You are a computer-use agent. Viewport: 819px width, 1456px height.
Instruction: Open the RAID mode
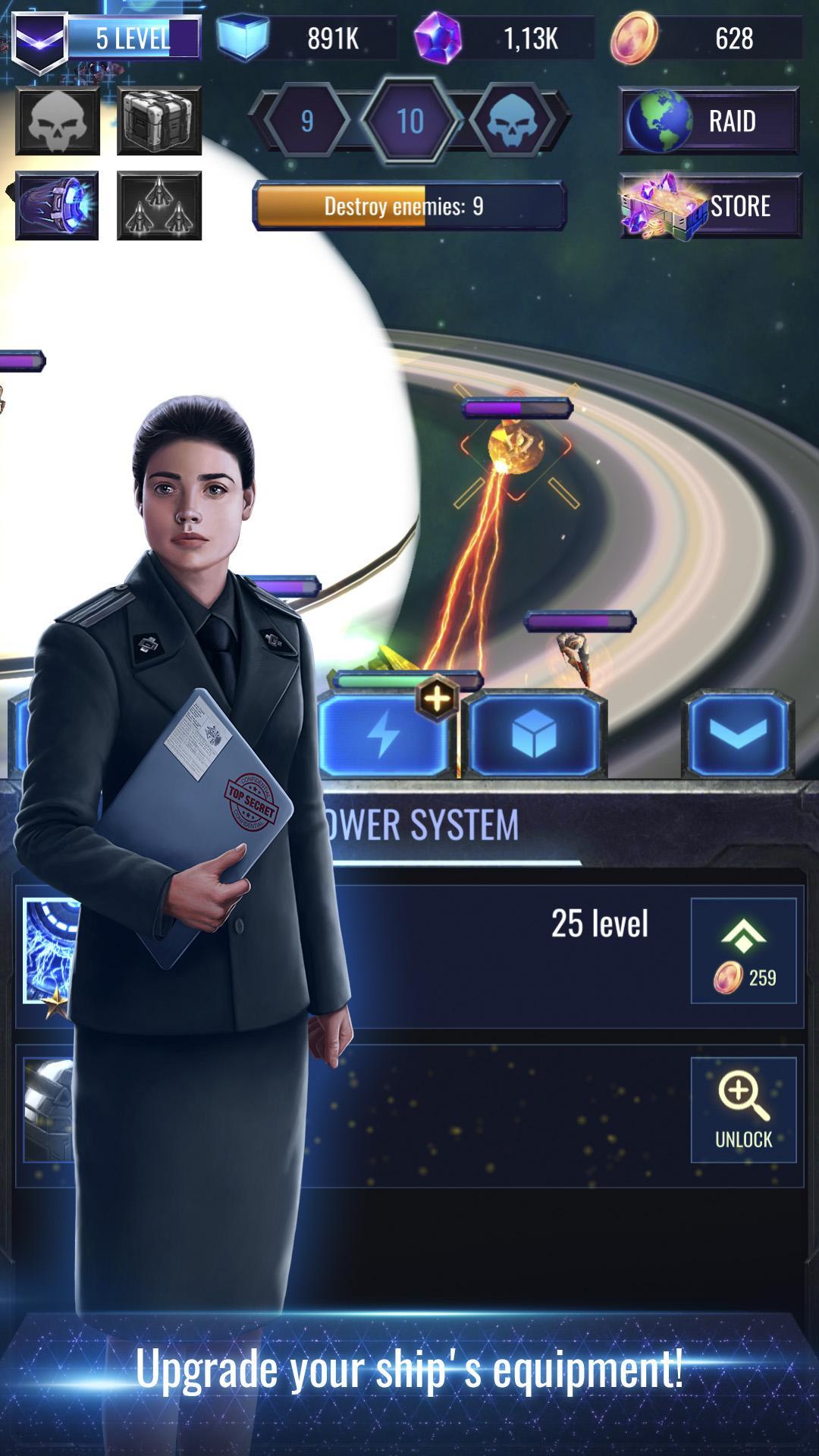pyautogui.click(x=709, y=121)
